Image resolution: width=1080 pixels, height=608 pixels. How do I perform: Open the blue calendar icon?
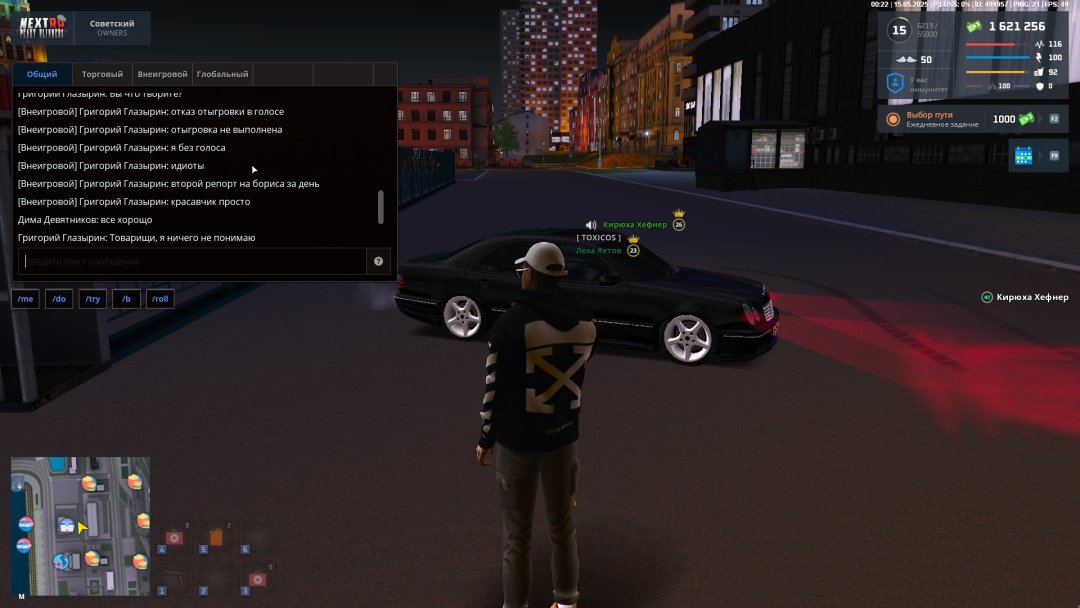(1023, 155)
